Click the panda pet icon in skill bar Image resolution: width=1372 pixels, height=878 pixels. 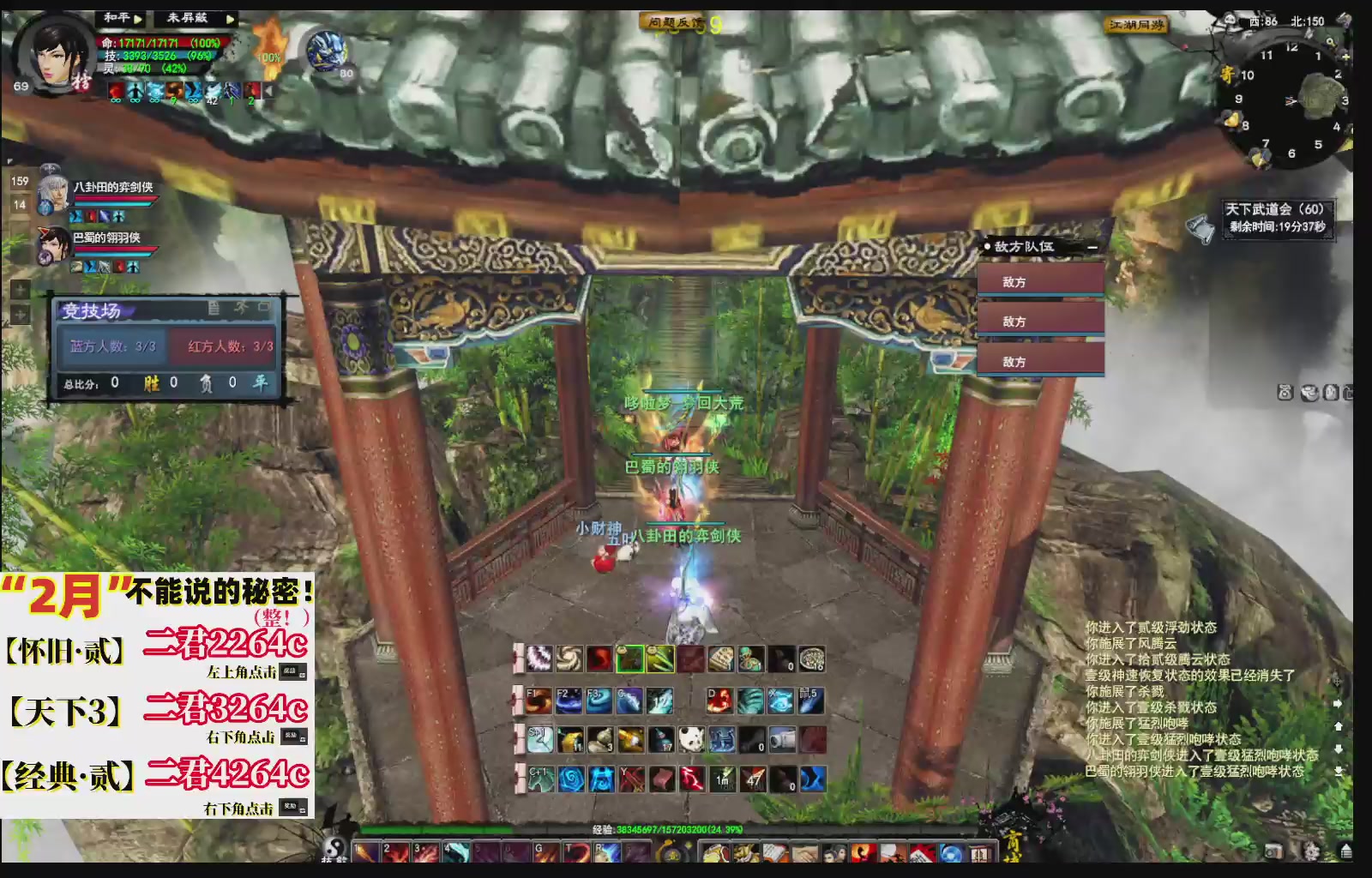click(690, 739)
